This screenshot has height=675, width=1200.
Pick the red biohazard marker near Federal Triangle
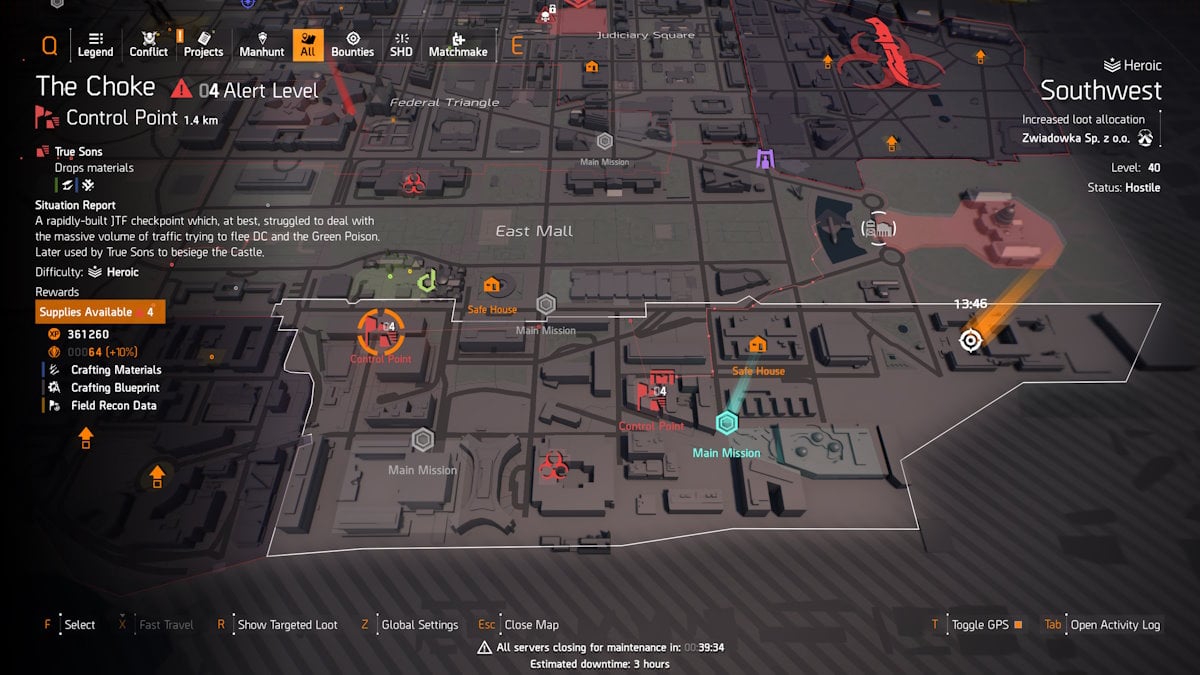pyautogui.click(x=413, y=183)
